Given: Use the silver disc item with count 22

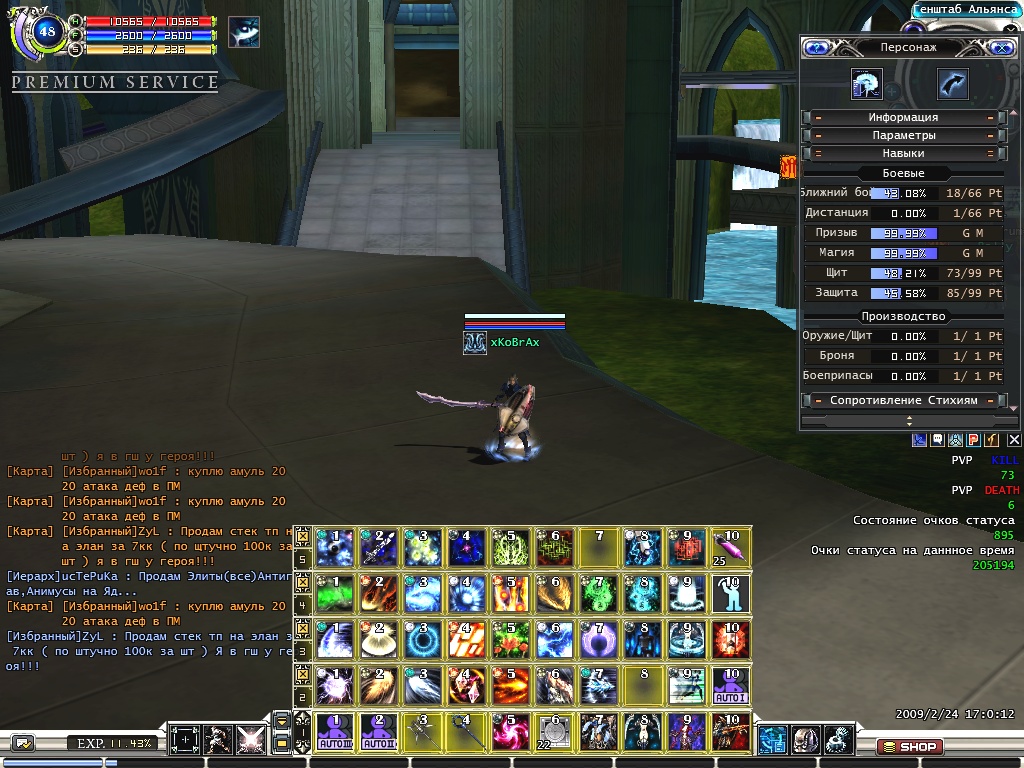Looking at the screenshot, I should [553, 732].
